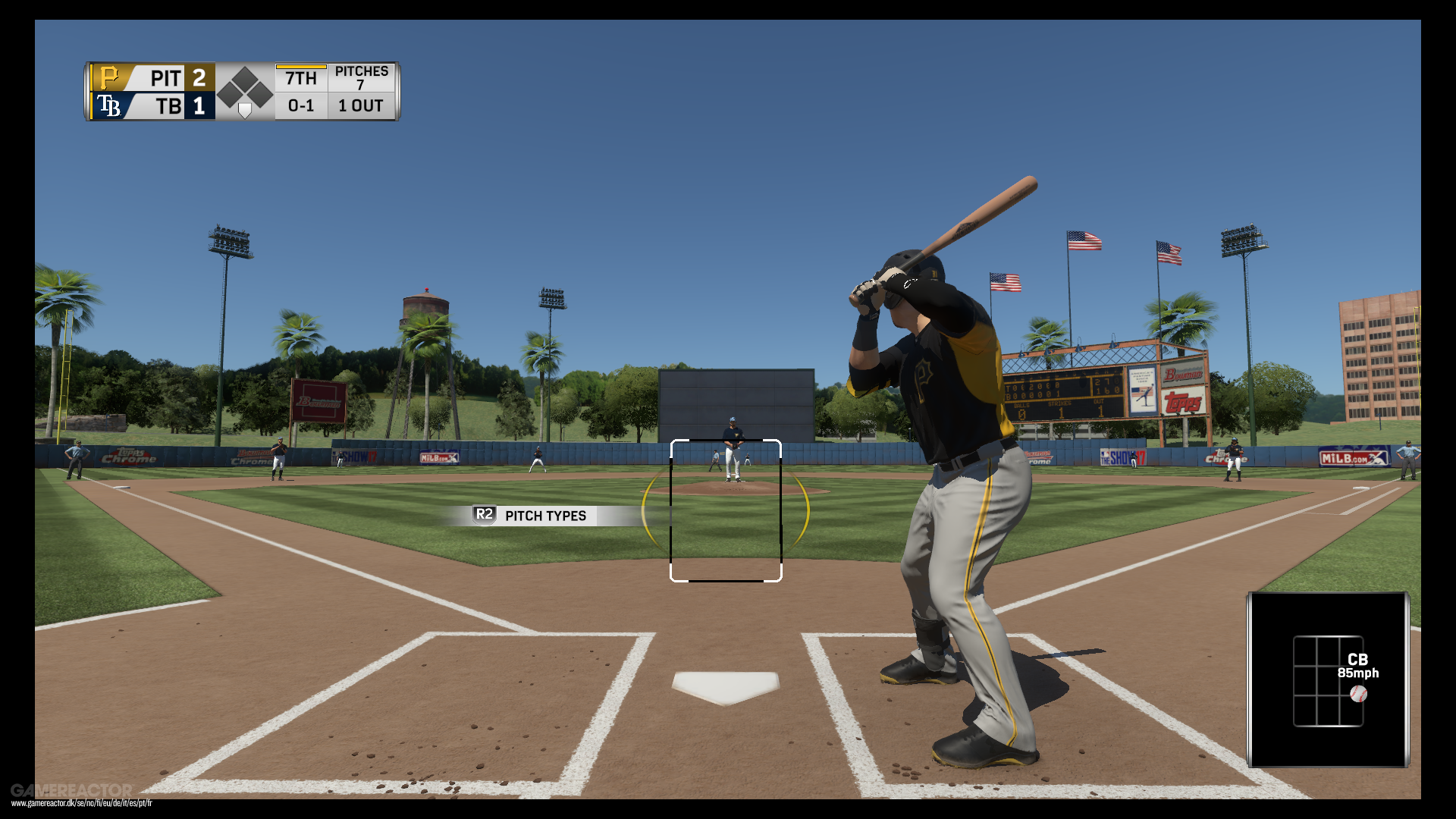
Task: Click the base runner diamond indicator
Action: (244, 83)
